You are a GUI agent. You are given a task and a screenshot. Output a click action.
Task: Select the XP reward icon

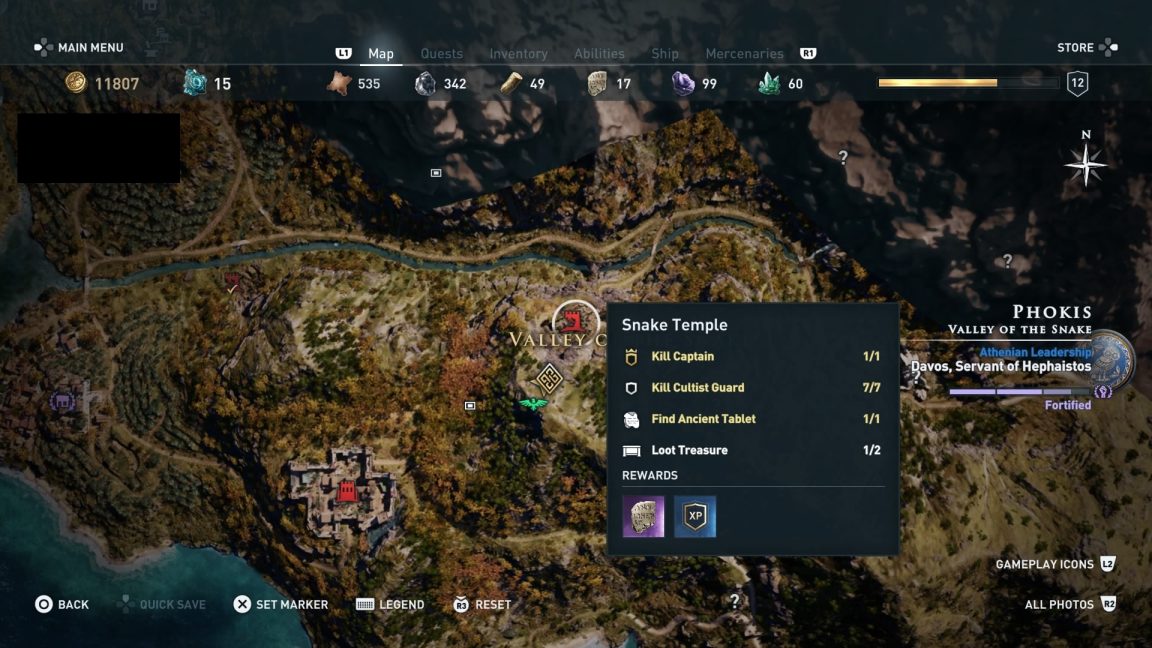pos(695,517)
